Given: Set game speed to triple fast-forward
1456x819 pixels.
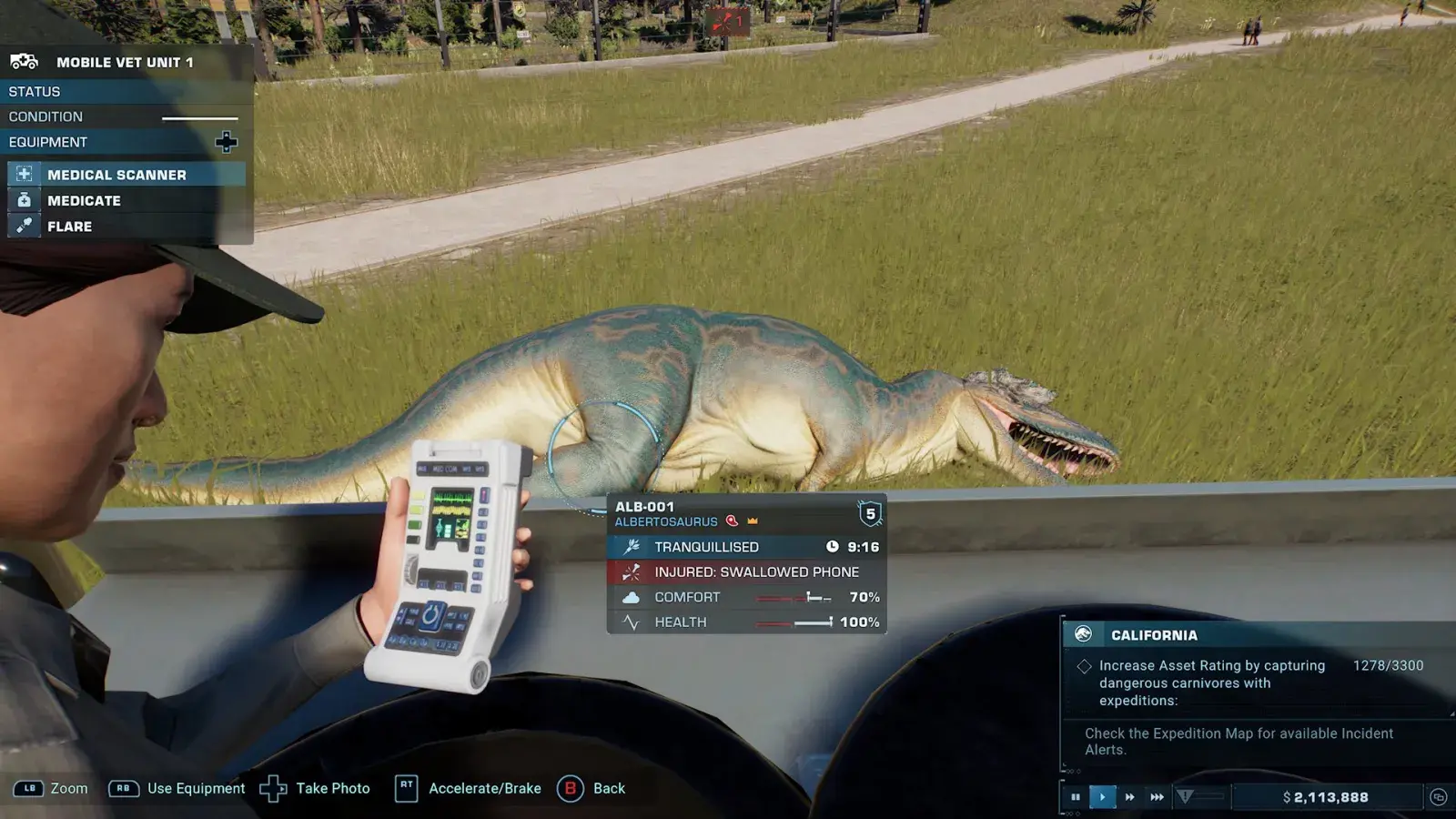Looking at the screenshot, I should pos(1157,797).
